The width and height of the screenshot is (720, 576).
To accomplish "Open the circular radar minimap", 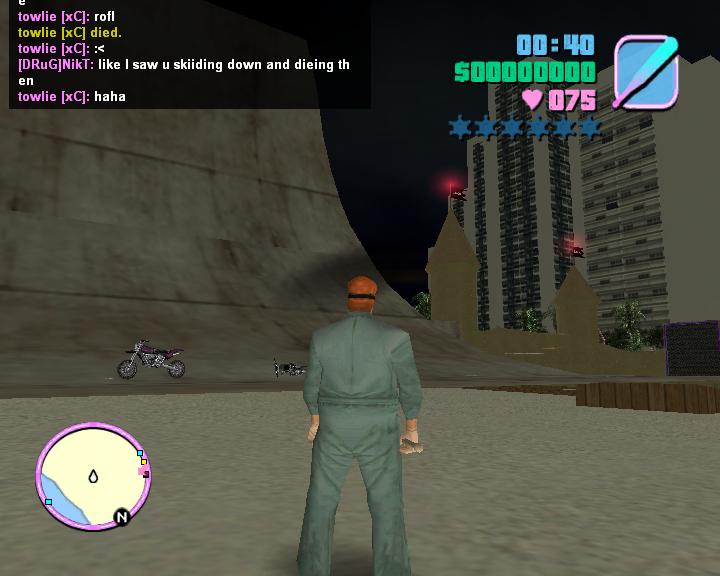I will tap(92, 475).
